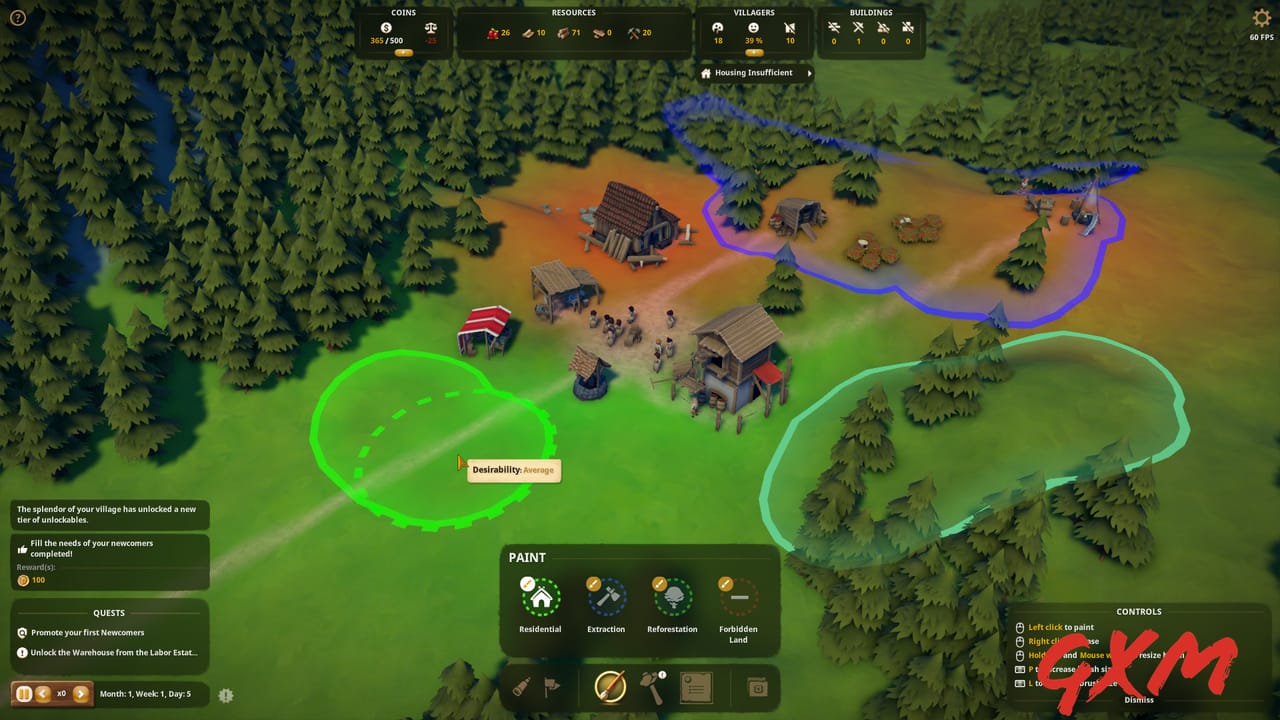Click the currently active paint brush tool
Viewport: 1280px width, 720px height.
[x=612, y=687]
